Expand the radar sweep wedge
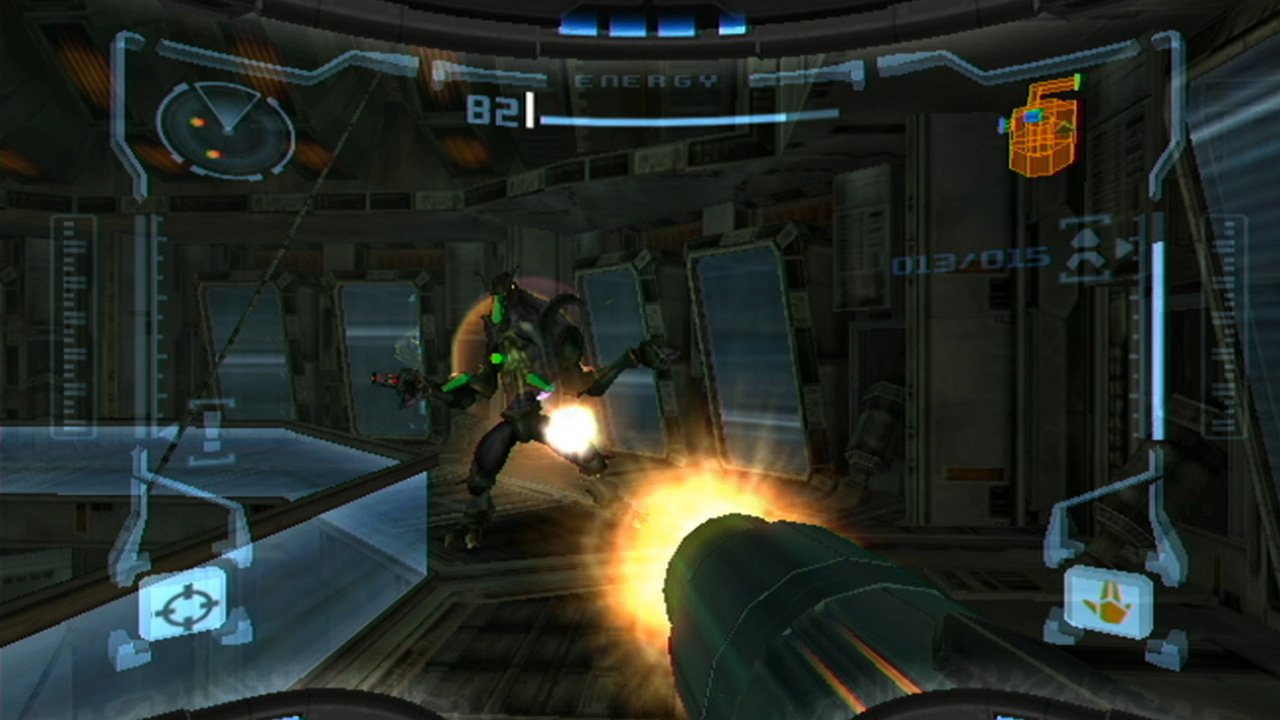This screenshot has width=1280, height=720. (225, 105)
